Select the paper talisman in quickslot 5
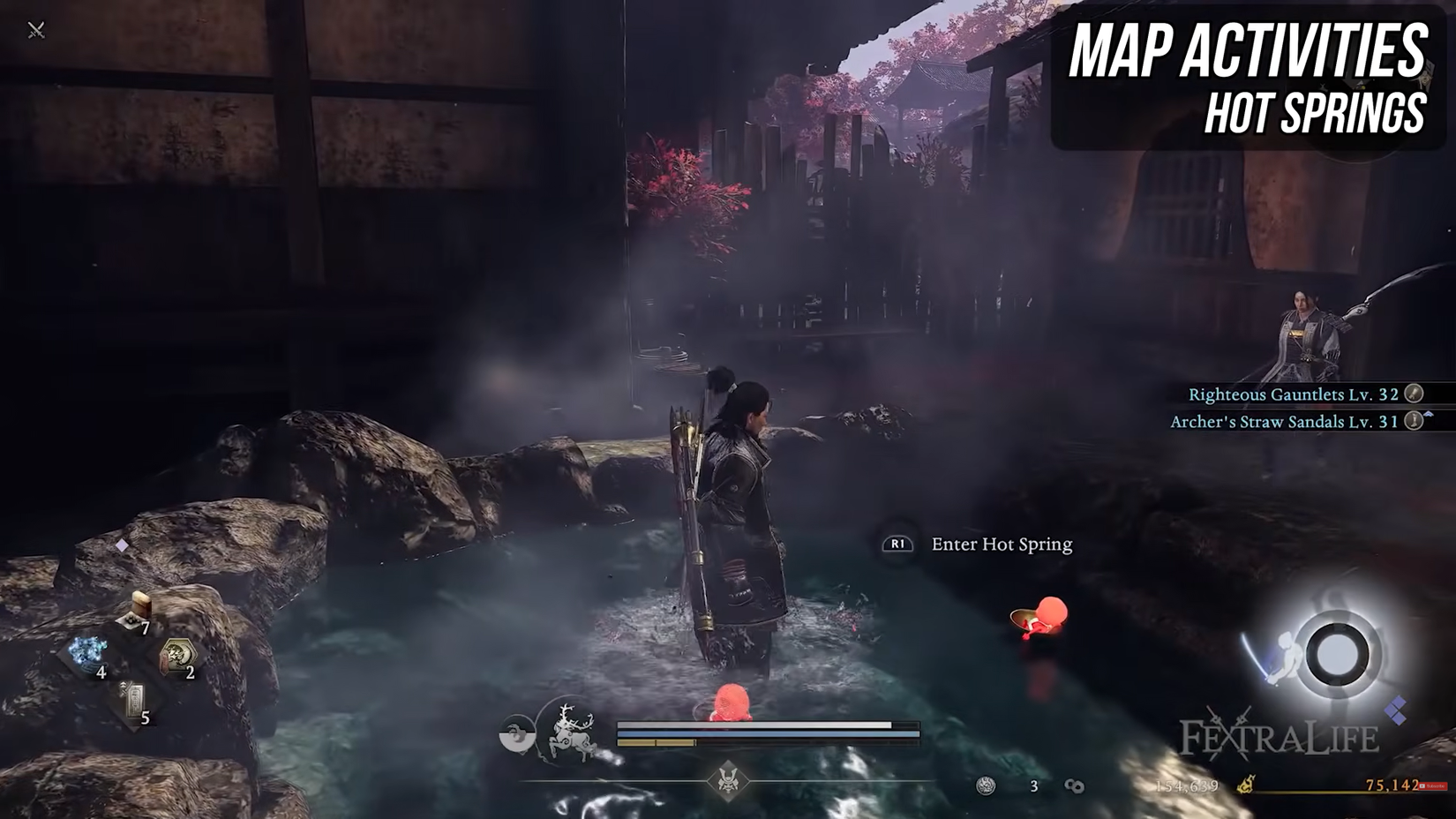 point(132,699)
